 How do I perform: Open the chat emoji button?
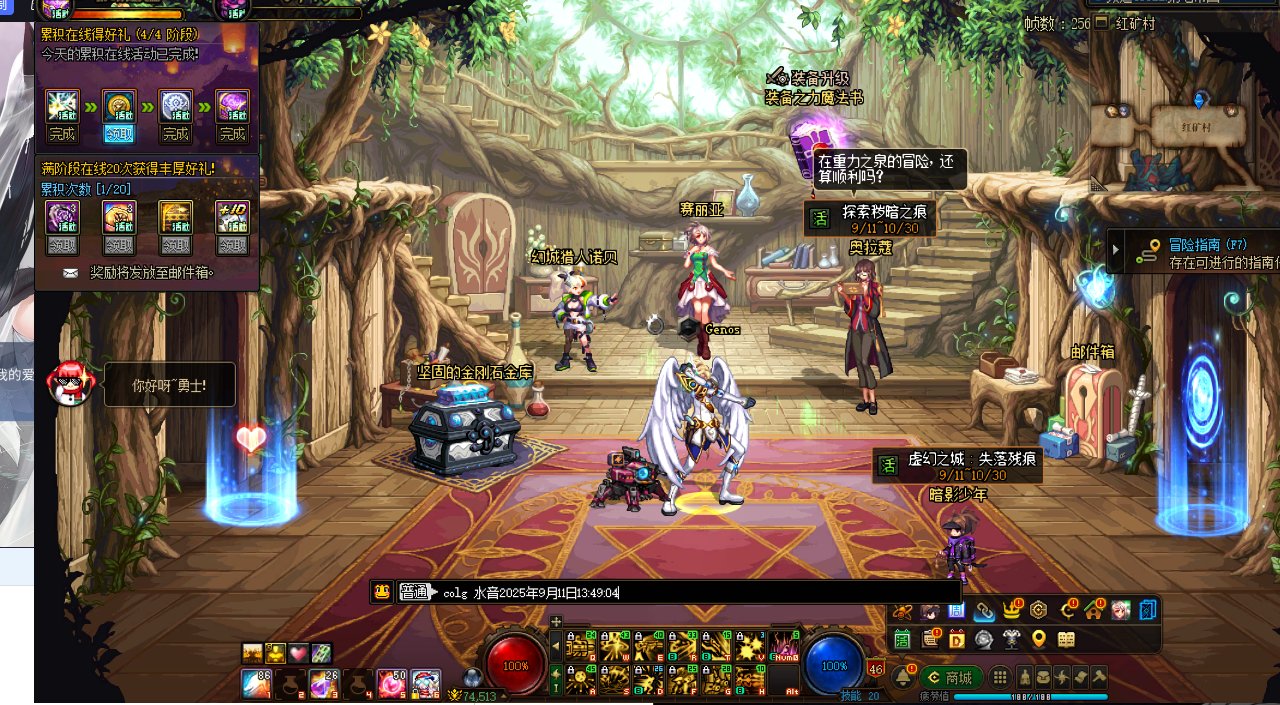coord(381,591)
